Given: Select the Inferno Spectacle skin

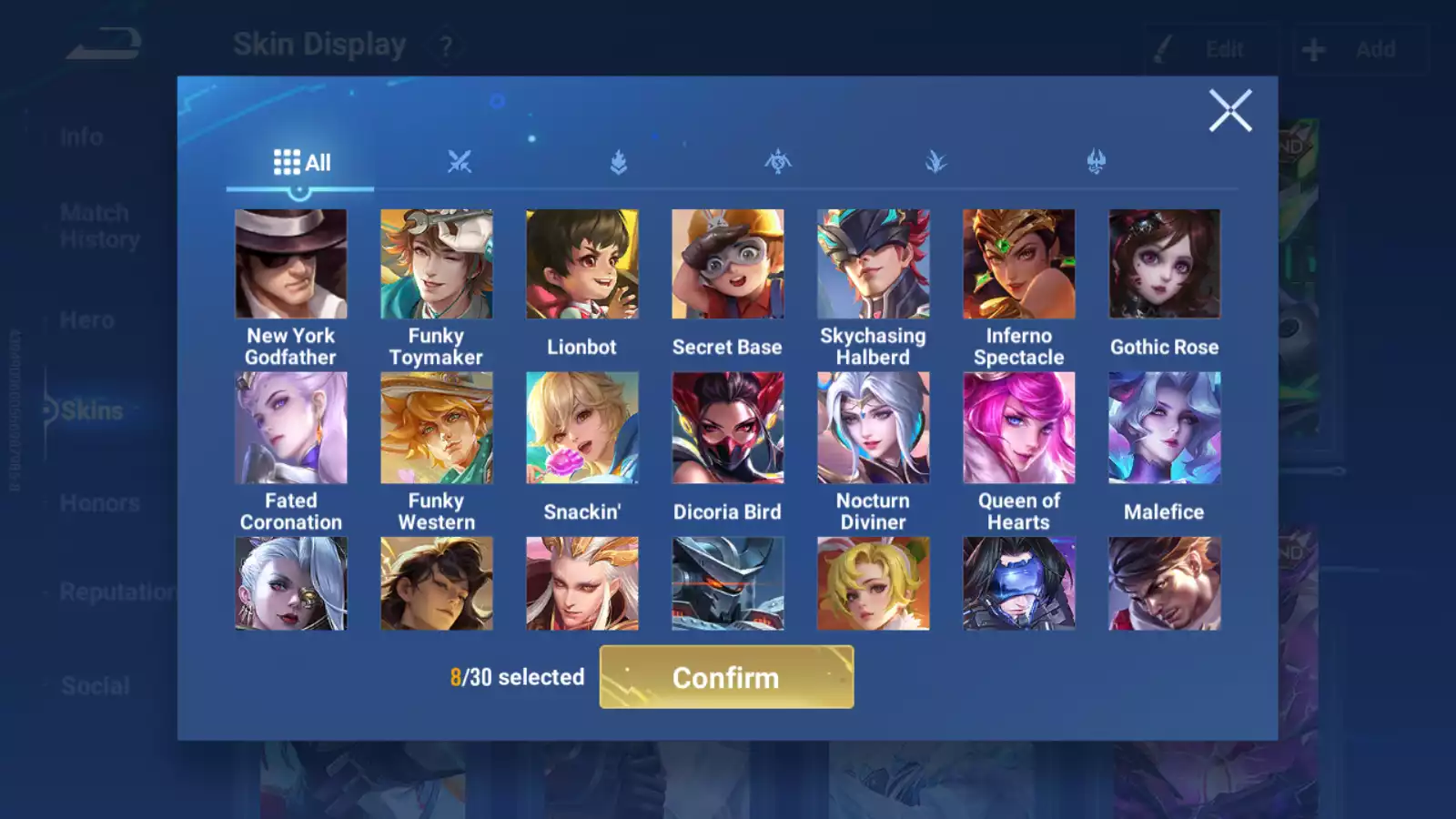Looking at the screenshot, I should 1019,264.
